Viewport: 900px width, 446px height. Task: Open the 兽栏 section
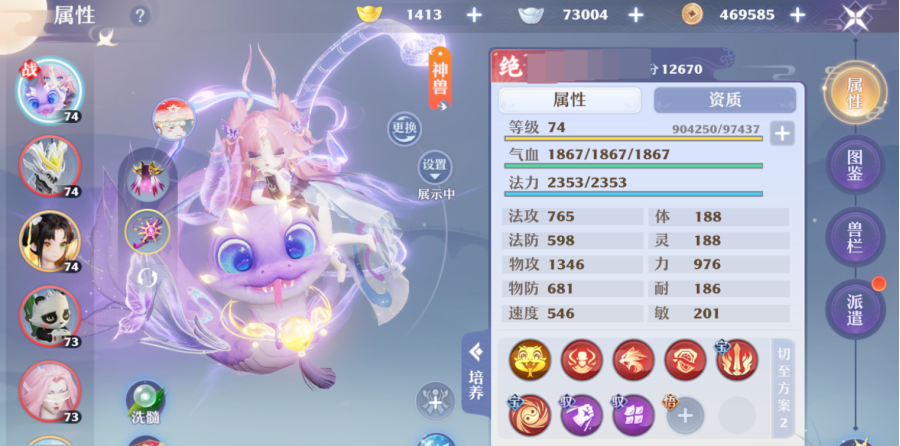tap(855, 237)
